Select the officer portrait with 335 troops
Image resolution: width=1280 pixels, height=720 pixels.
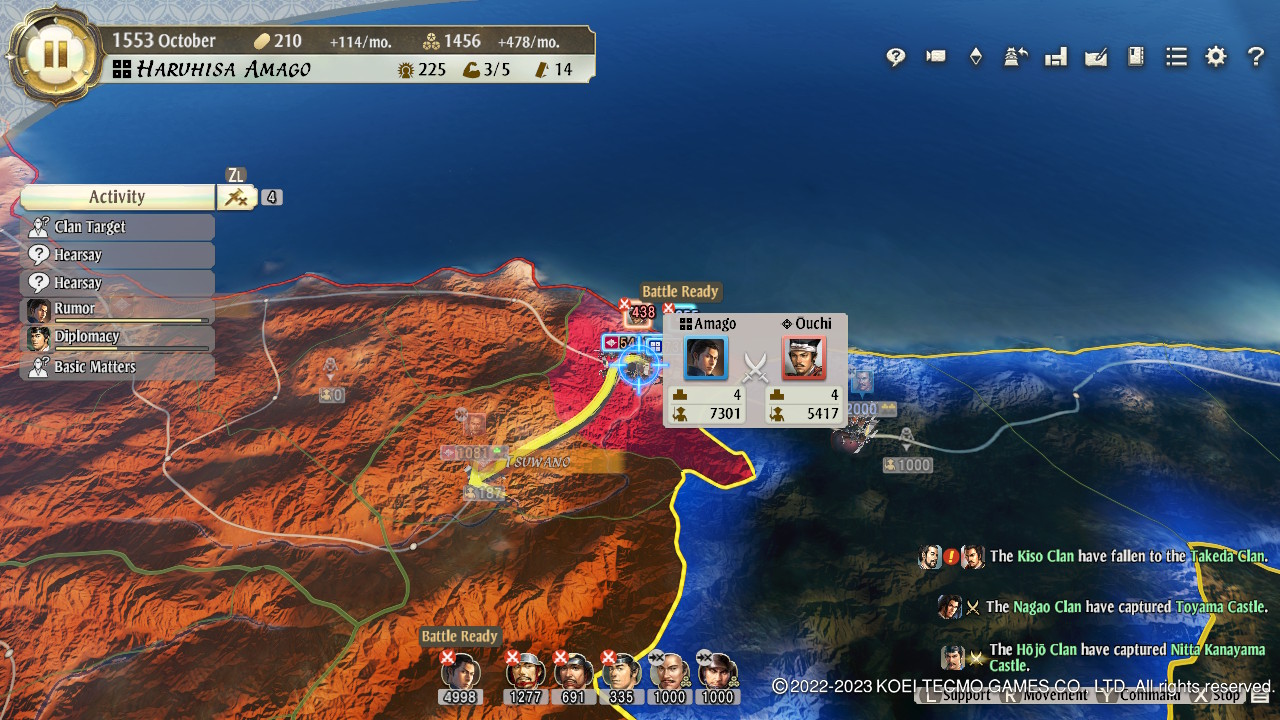pyautogui.click(x=622, y=672)
